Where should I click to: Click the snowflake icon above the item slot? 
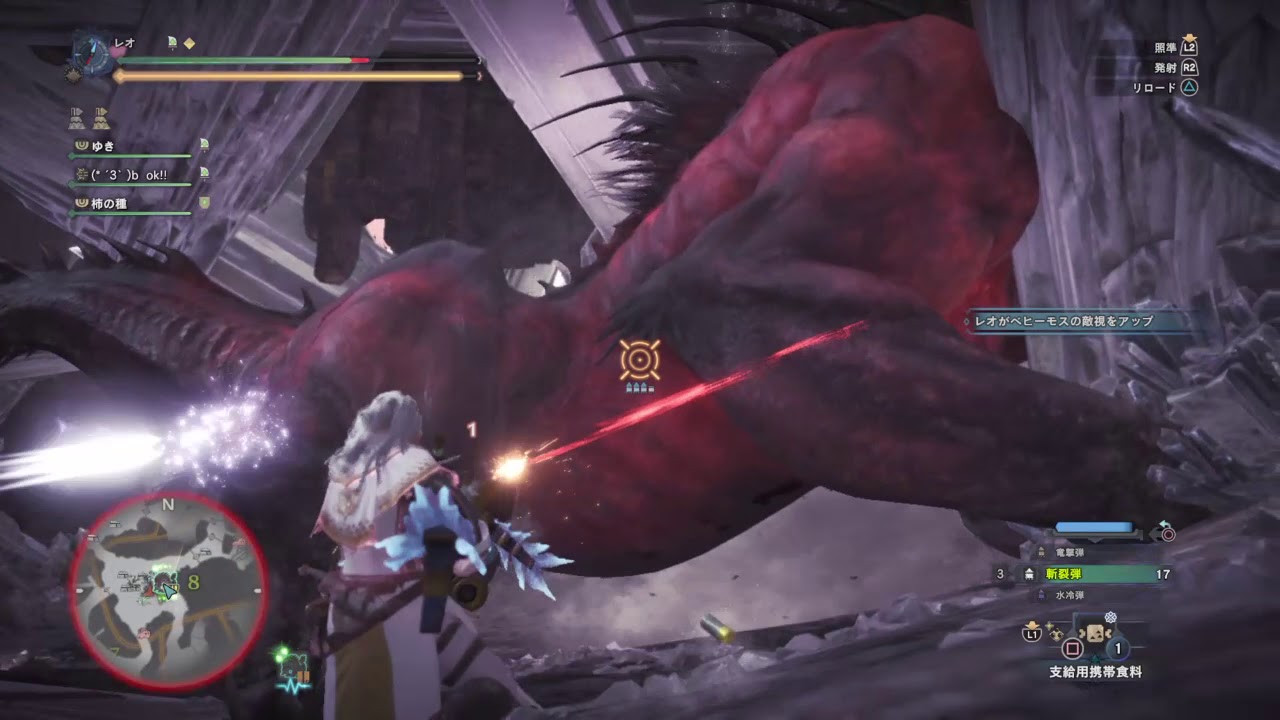click(1111, 617)
